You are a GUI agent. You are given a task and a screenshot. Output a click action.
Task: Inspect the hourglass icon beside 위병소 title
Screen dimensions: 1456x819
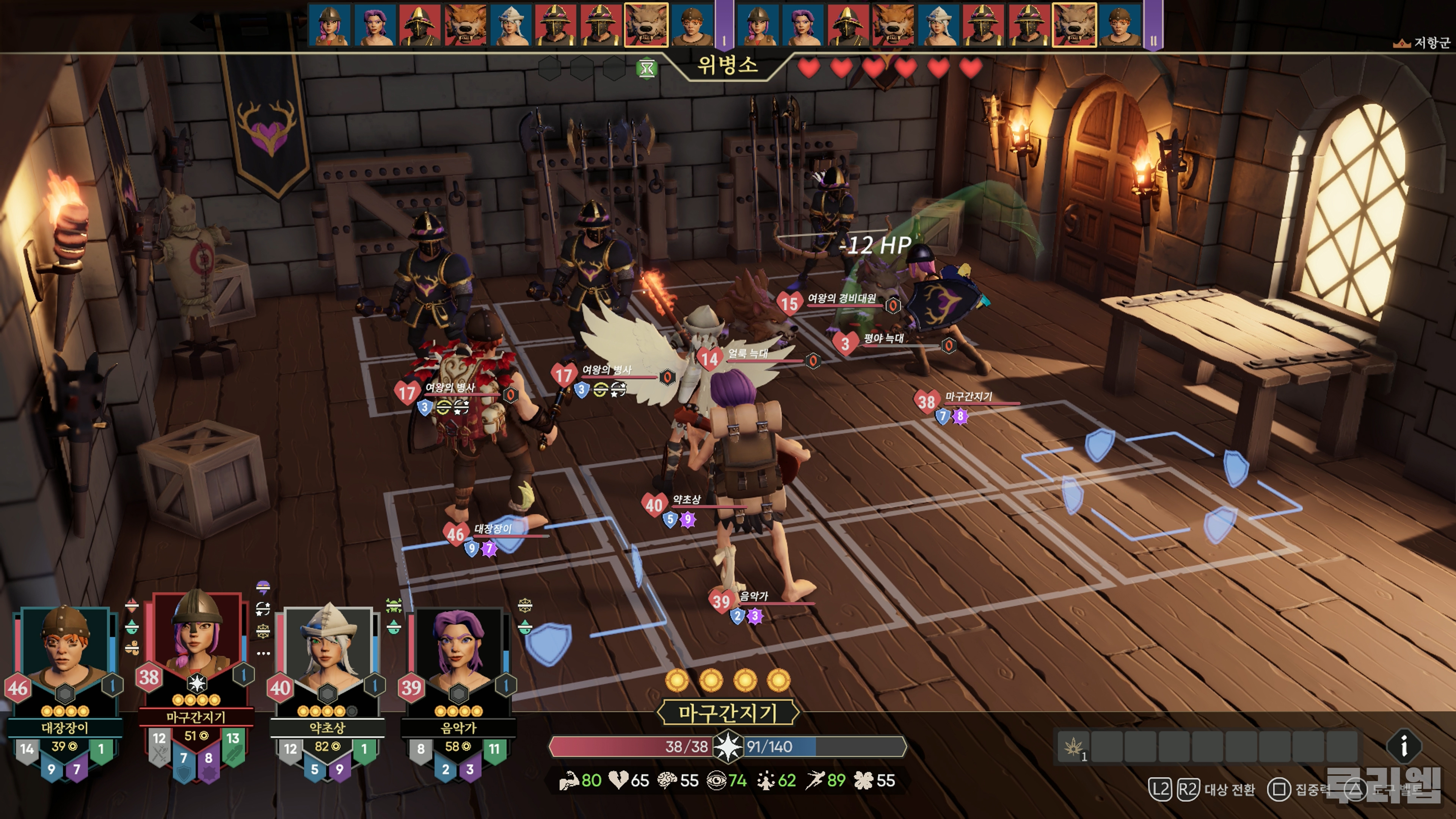pos(646,69)
